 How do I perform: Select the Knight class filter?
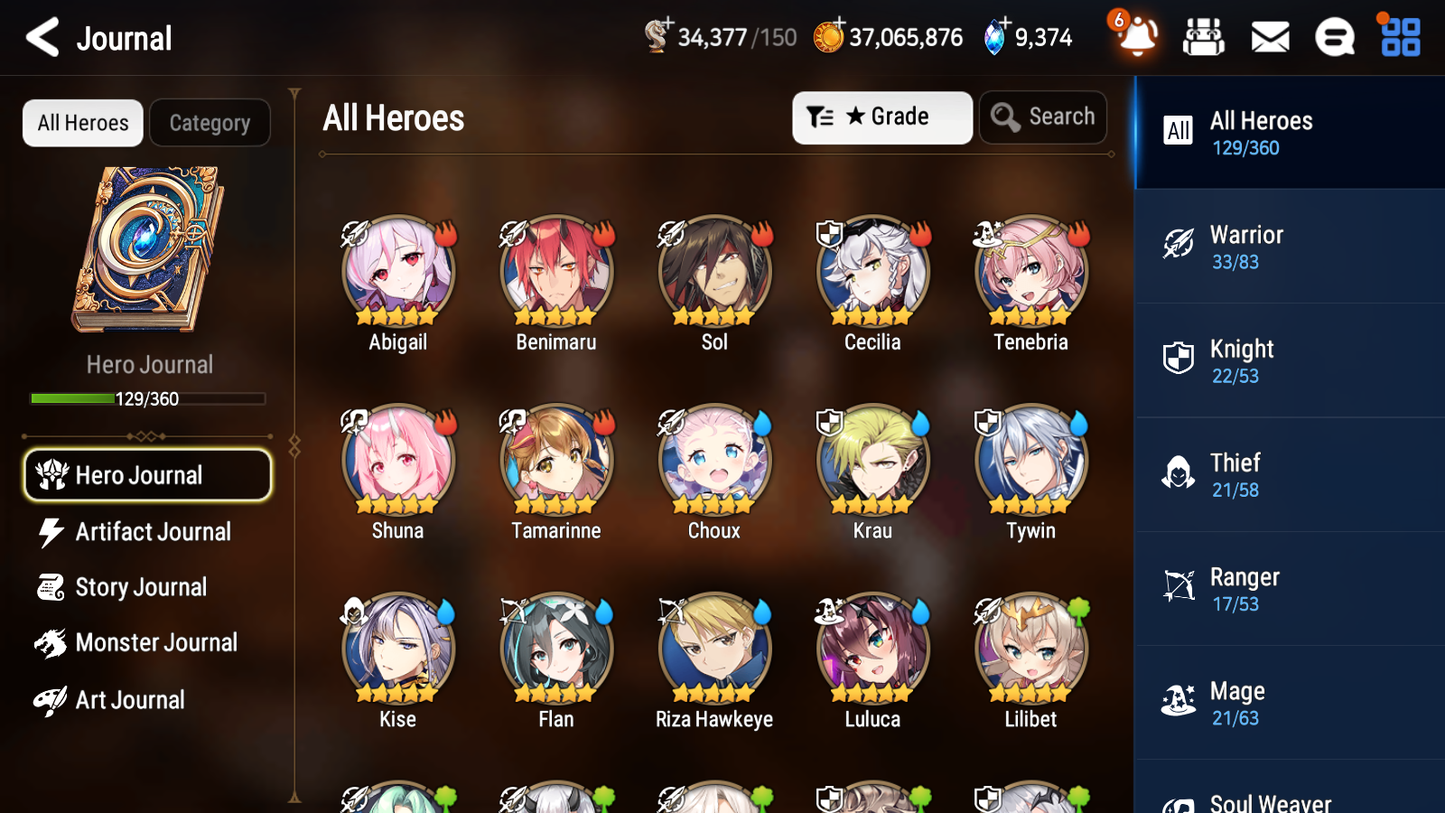(x=1289, y=360)
